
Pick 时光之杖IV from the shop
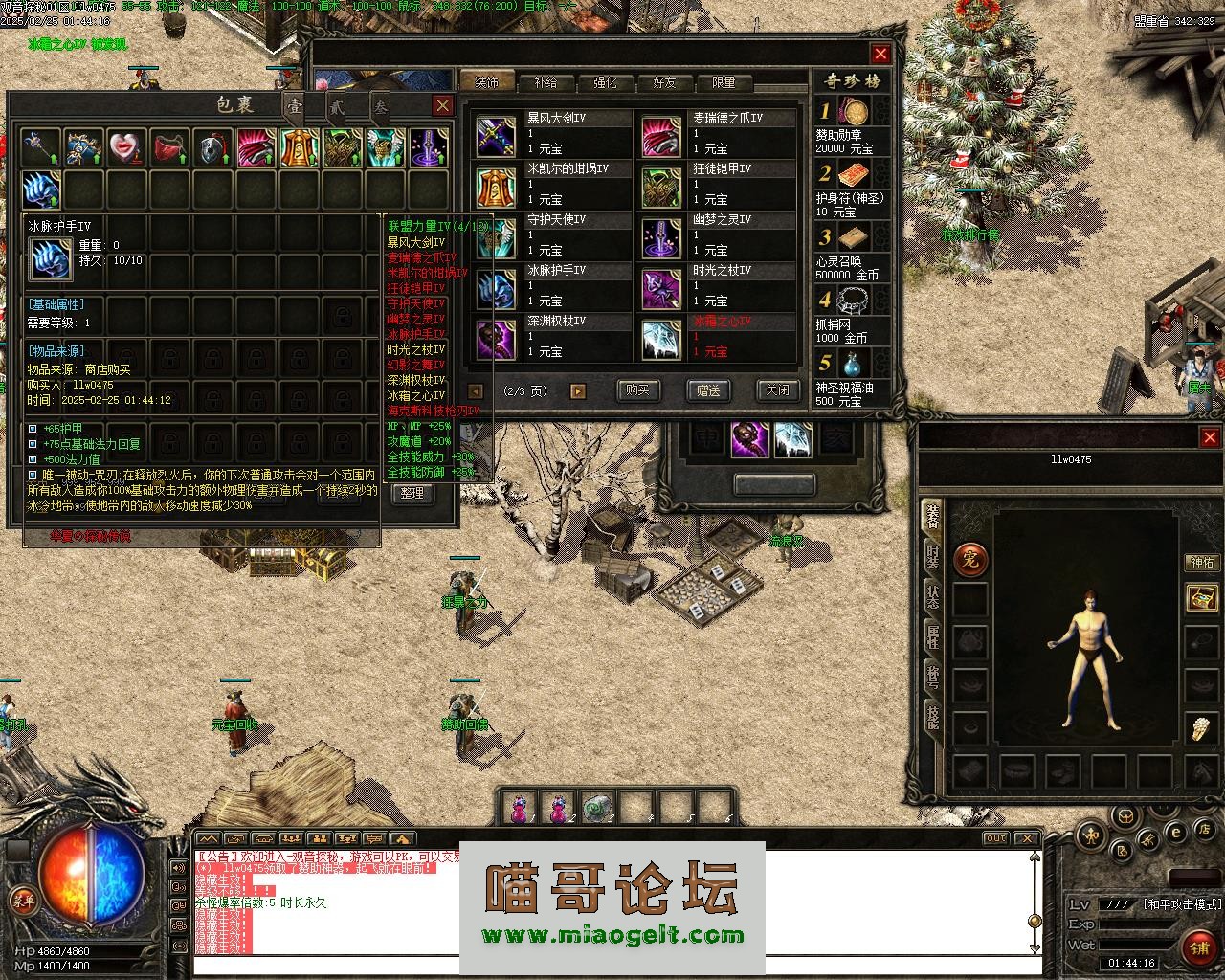tap(718, 286)
